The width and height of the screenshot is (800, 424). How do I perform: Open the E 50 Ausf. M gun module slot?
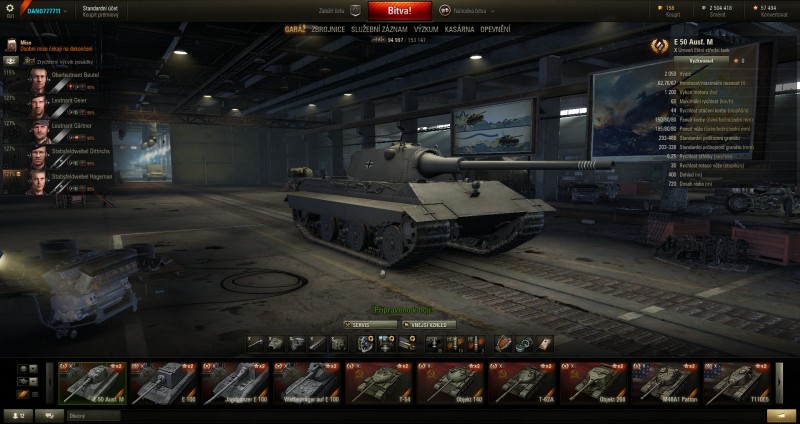(x=254, y=343)
